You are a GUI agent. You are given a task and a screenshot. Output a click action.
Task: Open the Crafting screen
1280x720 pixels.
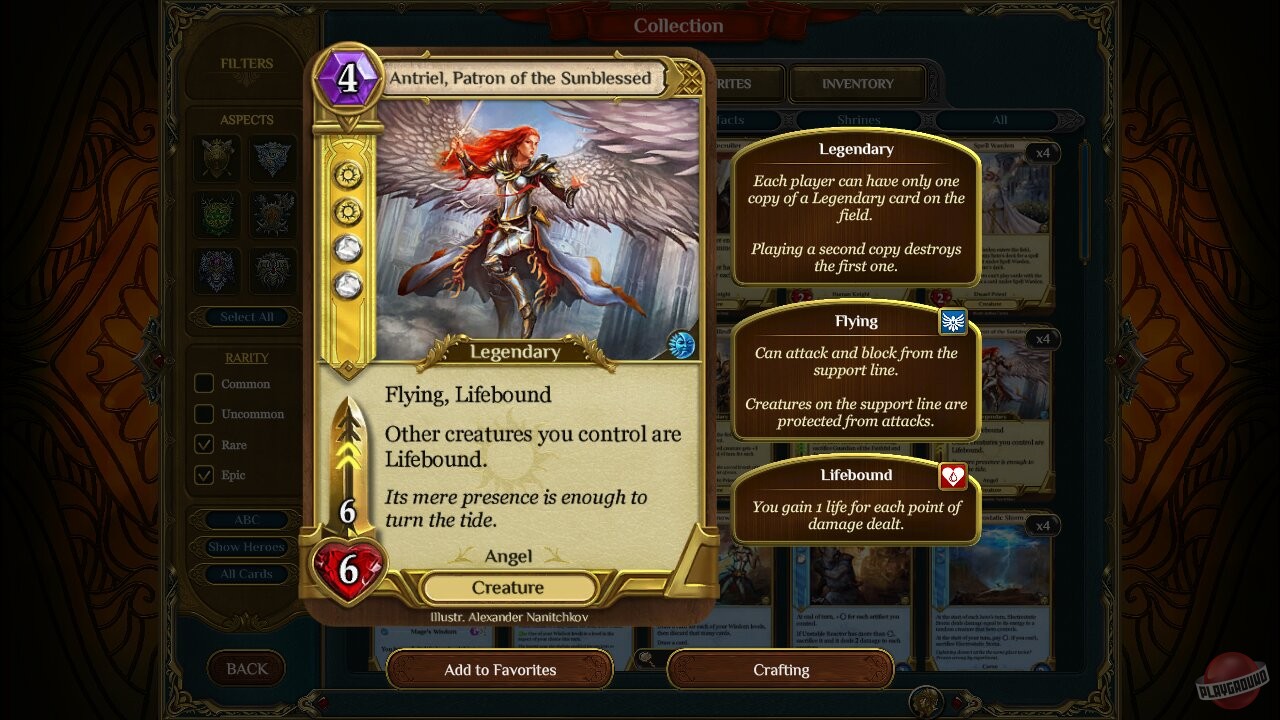click(x=780, y=670)
